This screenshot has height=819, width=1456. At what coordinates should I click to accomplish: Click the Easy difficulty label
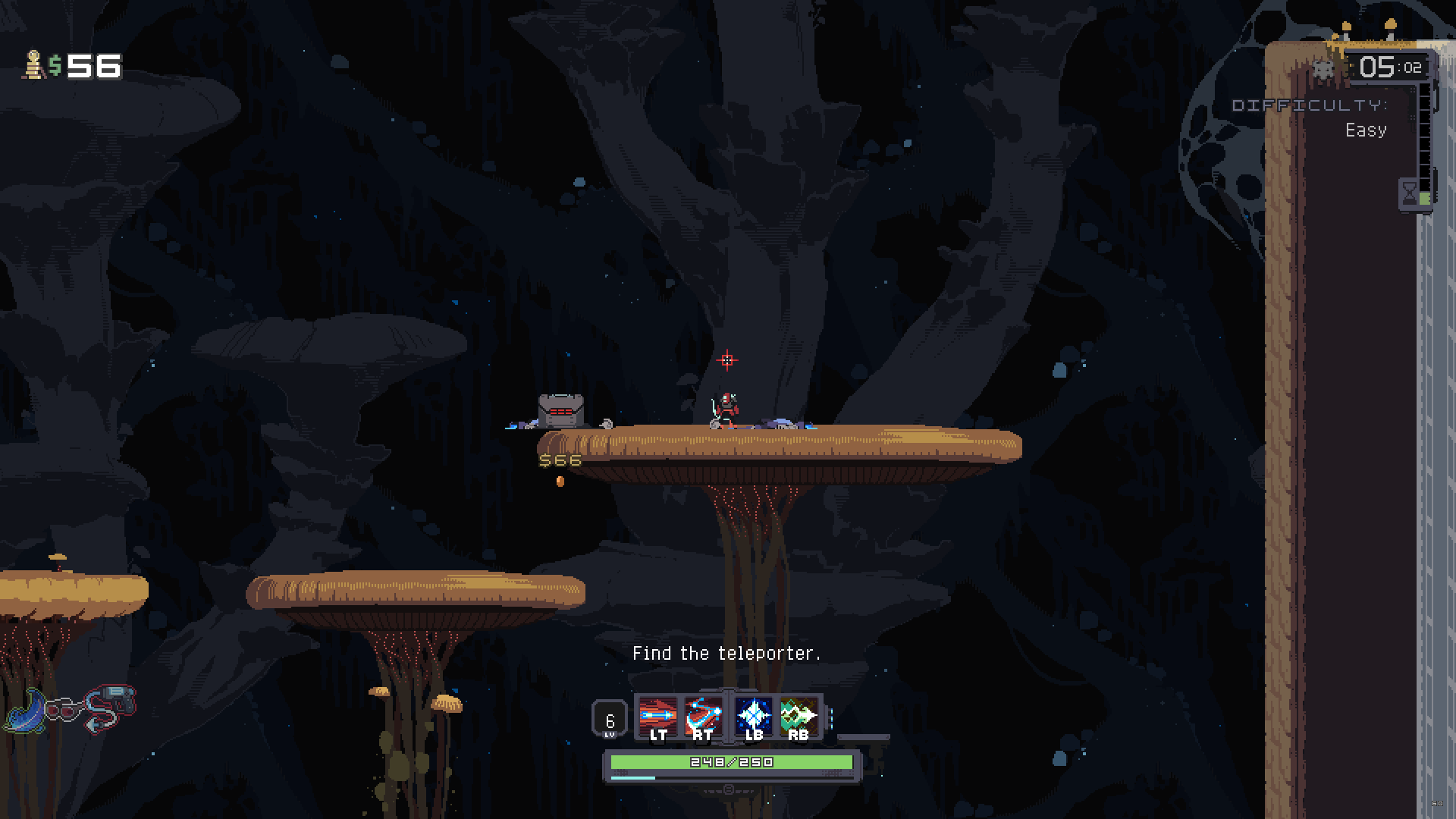click(1367, 130)
